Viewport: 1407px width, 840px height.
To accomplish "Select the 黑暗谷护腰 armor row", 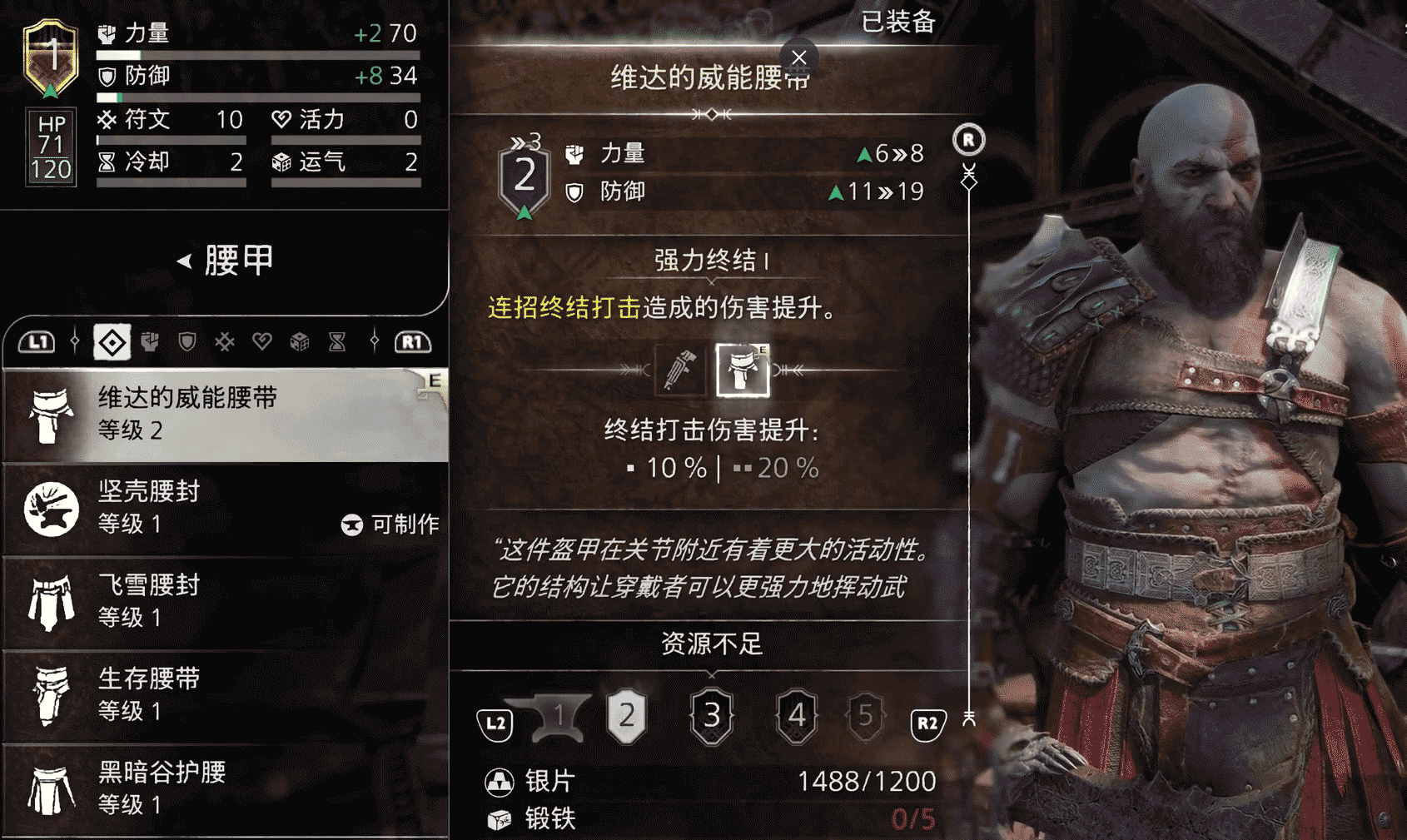I will (225, 788).
